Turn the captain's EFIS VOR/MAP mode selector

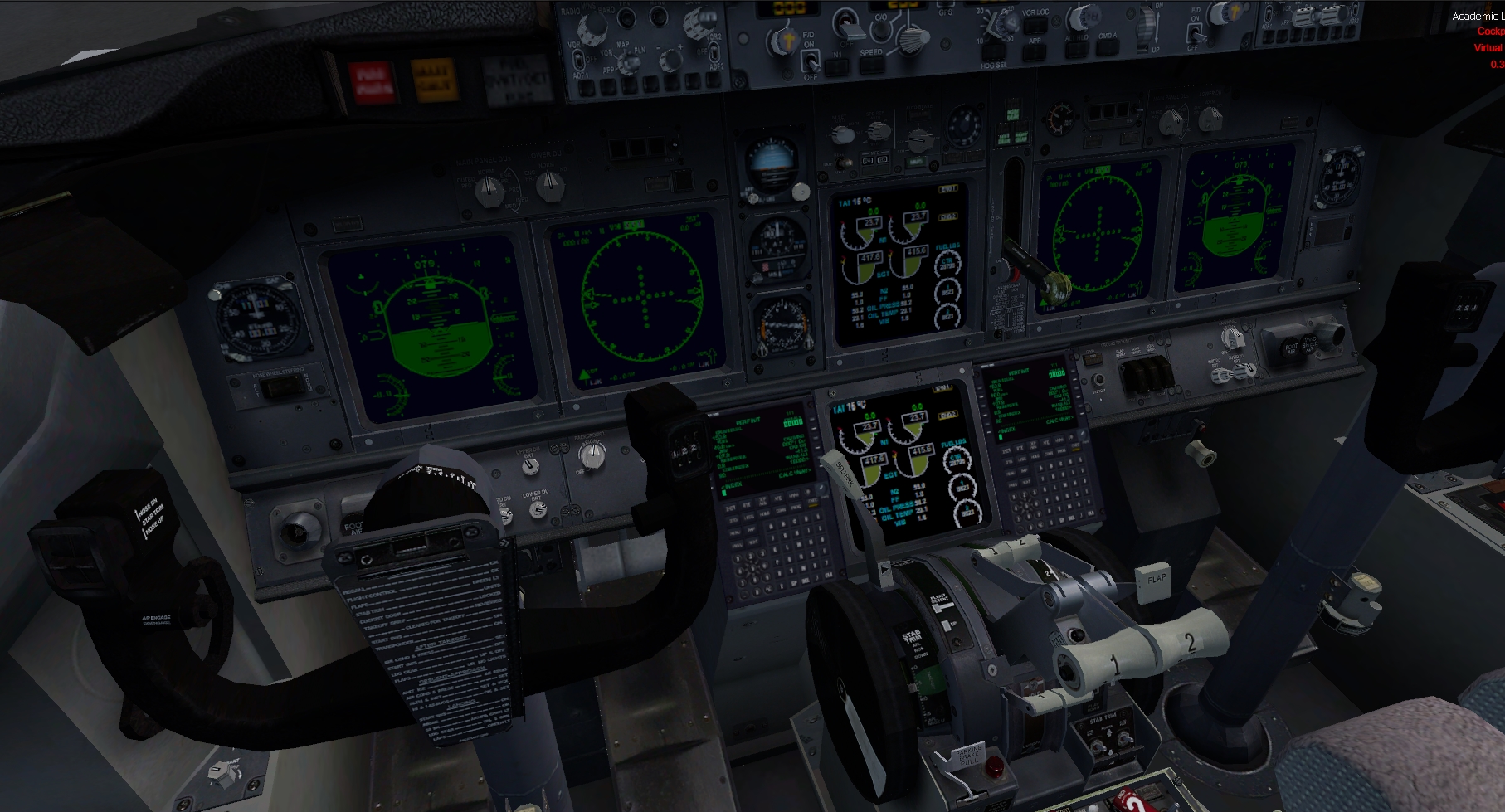[x=628, y=61]
